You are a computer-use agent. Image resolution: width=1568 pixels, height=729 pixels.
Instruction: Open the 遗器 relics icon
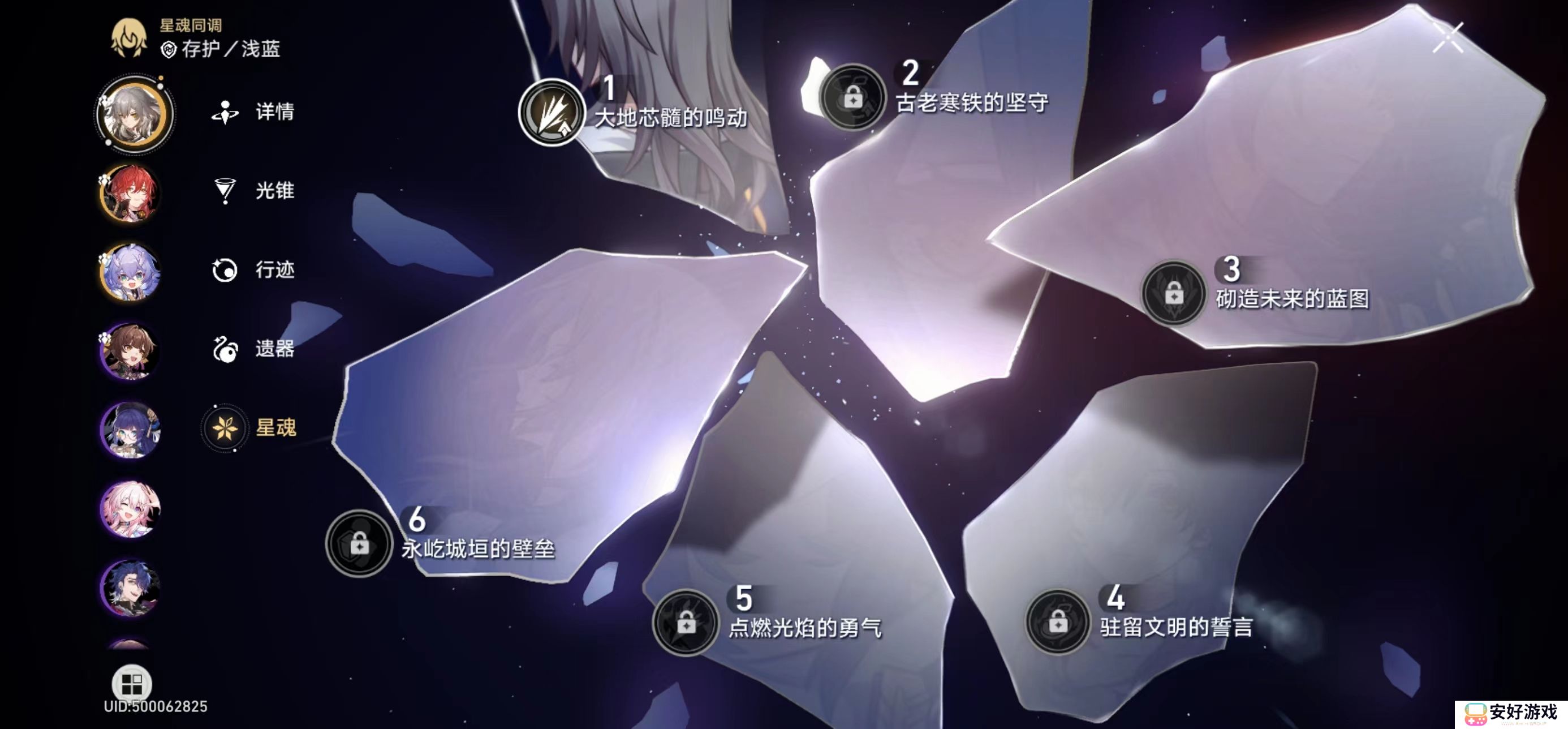[x=225, y=350]
